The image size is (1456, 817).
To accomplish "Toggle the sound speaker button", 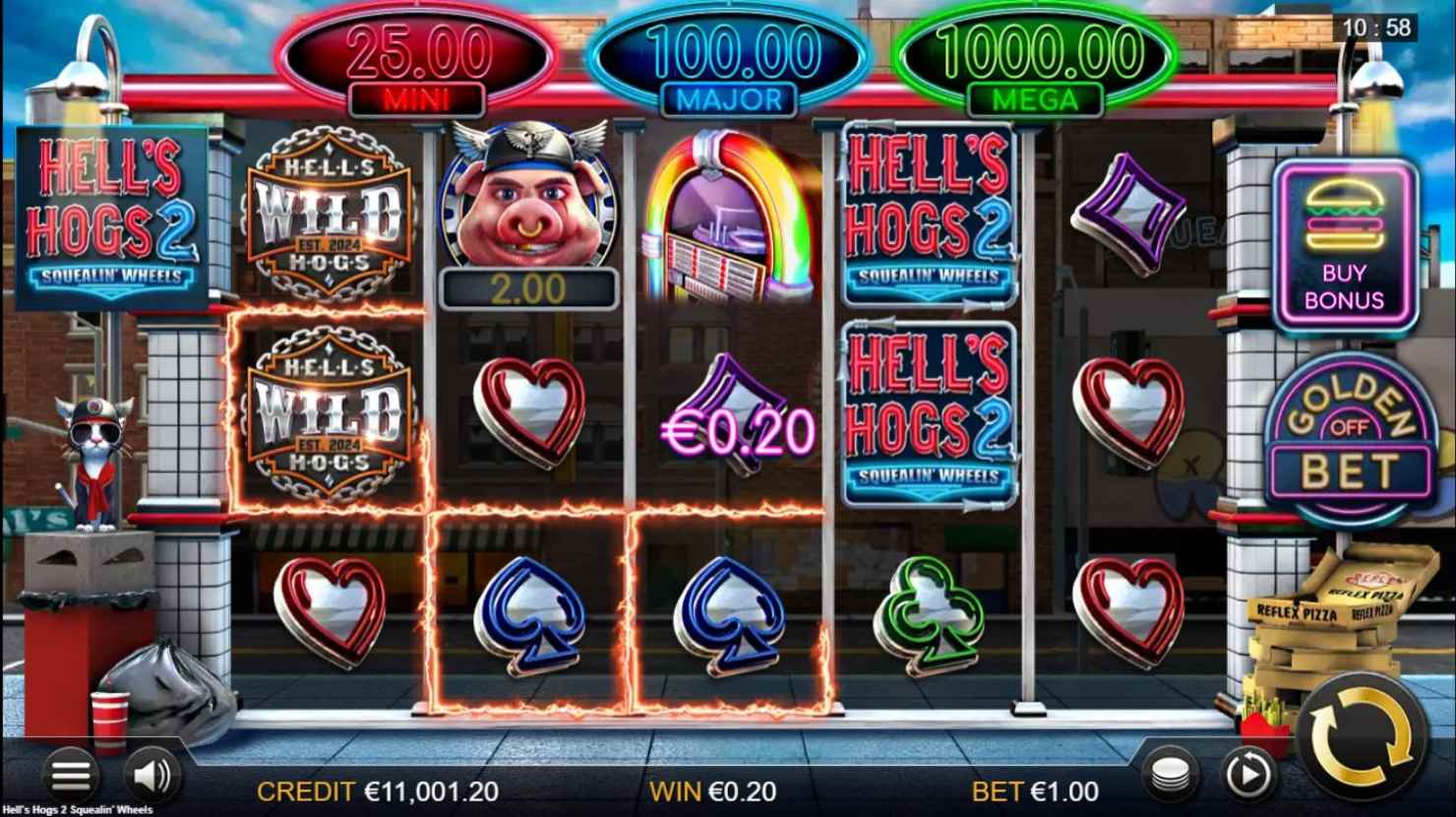I will (x=152, y=776).
